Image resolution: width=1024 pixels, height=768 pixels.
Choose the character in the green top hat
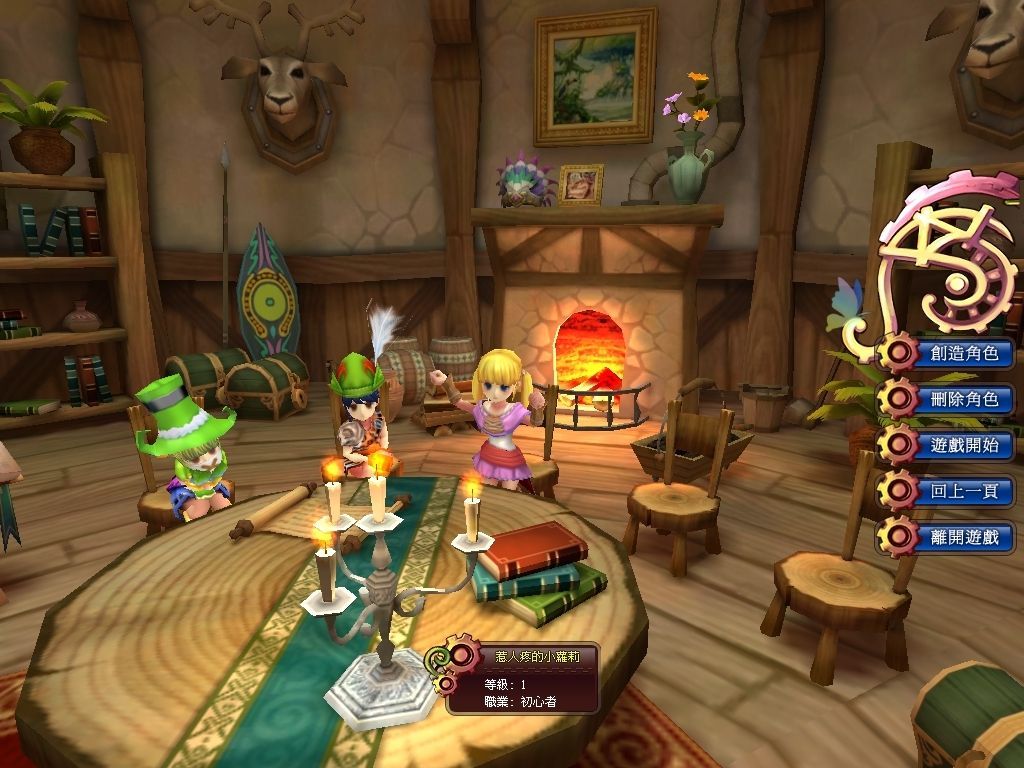point(192,452)
